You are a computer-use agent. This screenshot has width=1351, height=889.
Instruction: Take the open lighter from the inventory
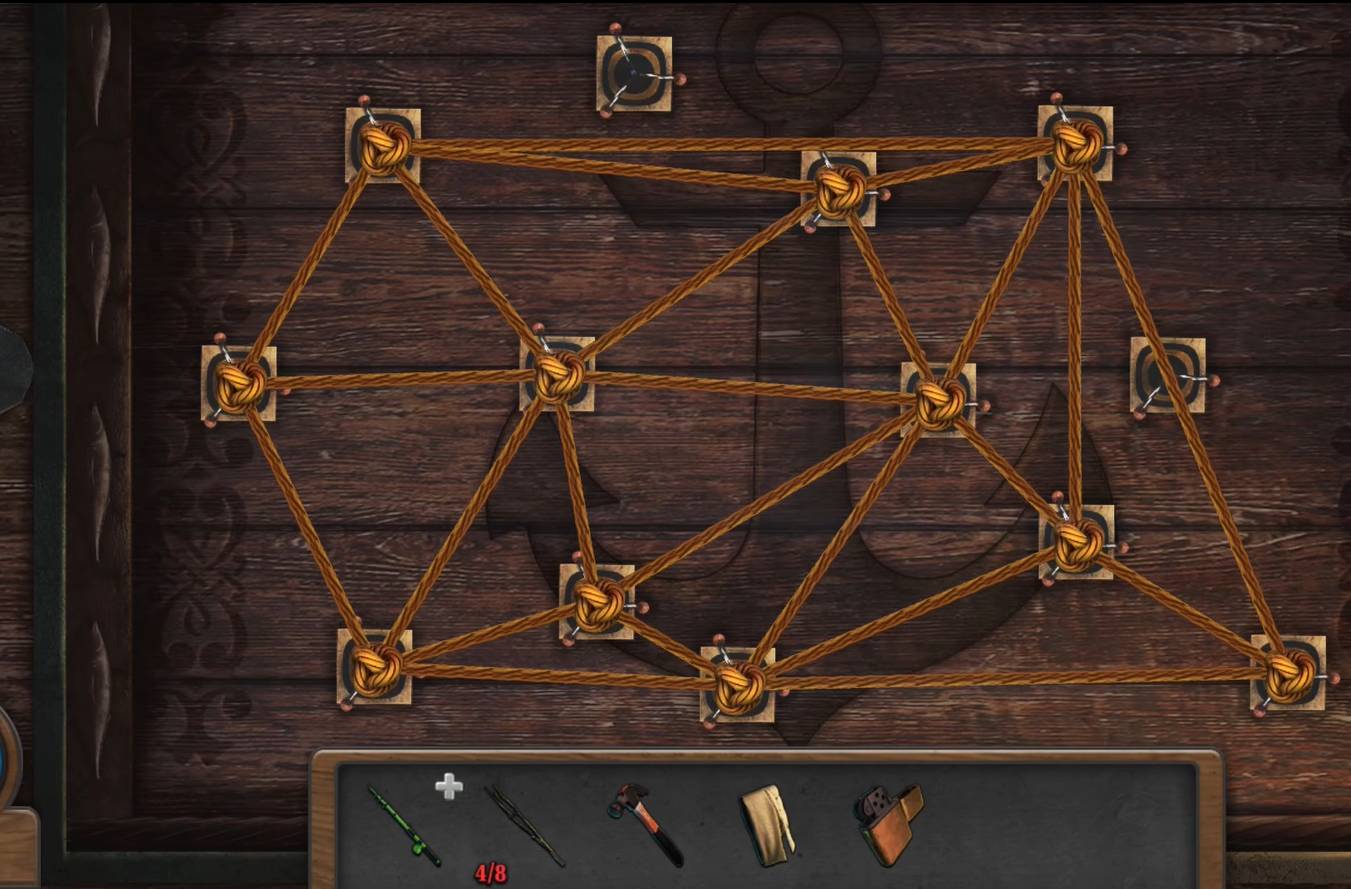(x=889, y=822)
